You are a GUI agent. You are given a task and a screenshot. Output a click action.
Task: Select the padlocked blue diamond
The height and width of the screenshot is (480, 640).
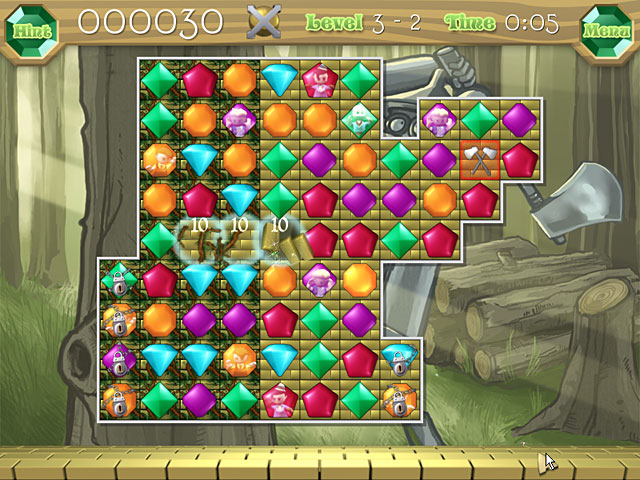pos(399,359)
